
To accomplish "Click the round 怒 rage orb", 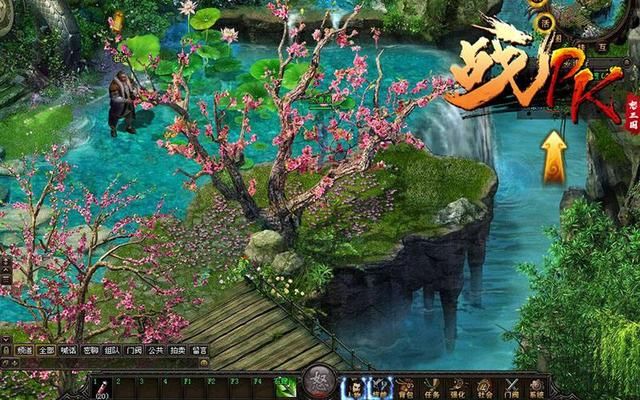I will [318, 384].
